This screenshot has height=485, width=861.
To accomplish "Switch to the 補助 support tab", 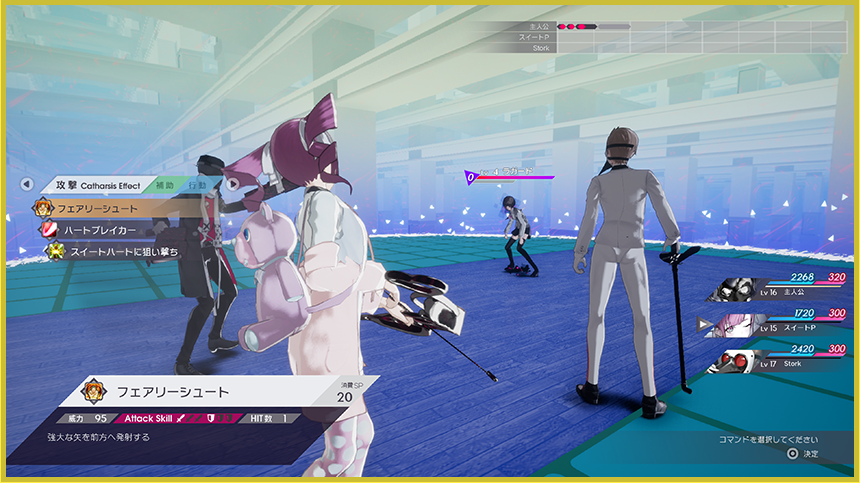I will point(164,185).
